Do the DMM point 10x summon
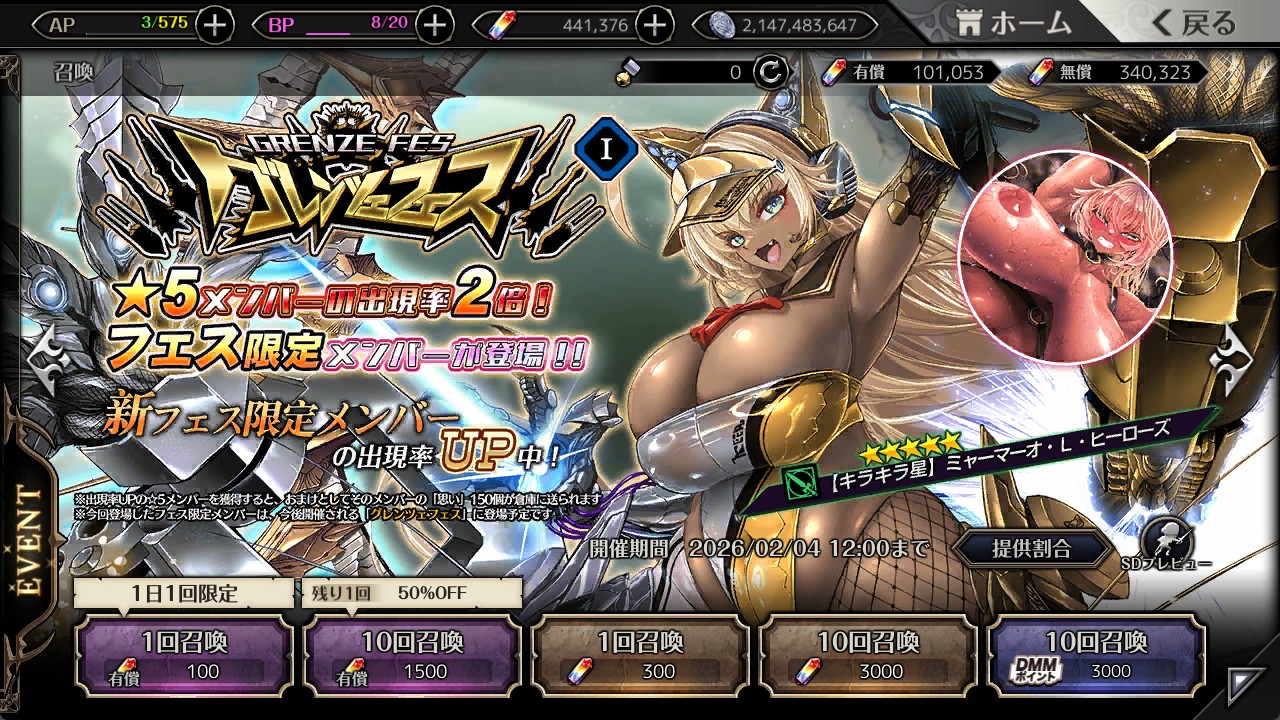 (x=1096, y=656)
